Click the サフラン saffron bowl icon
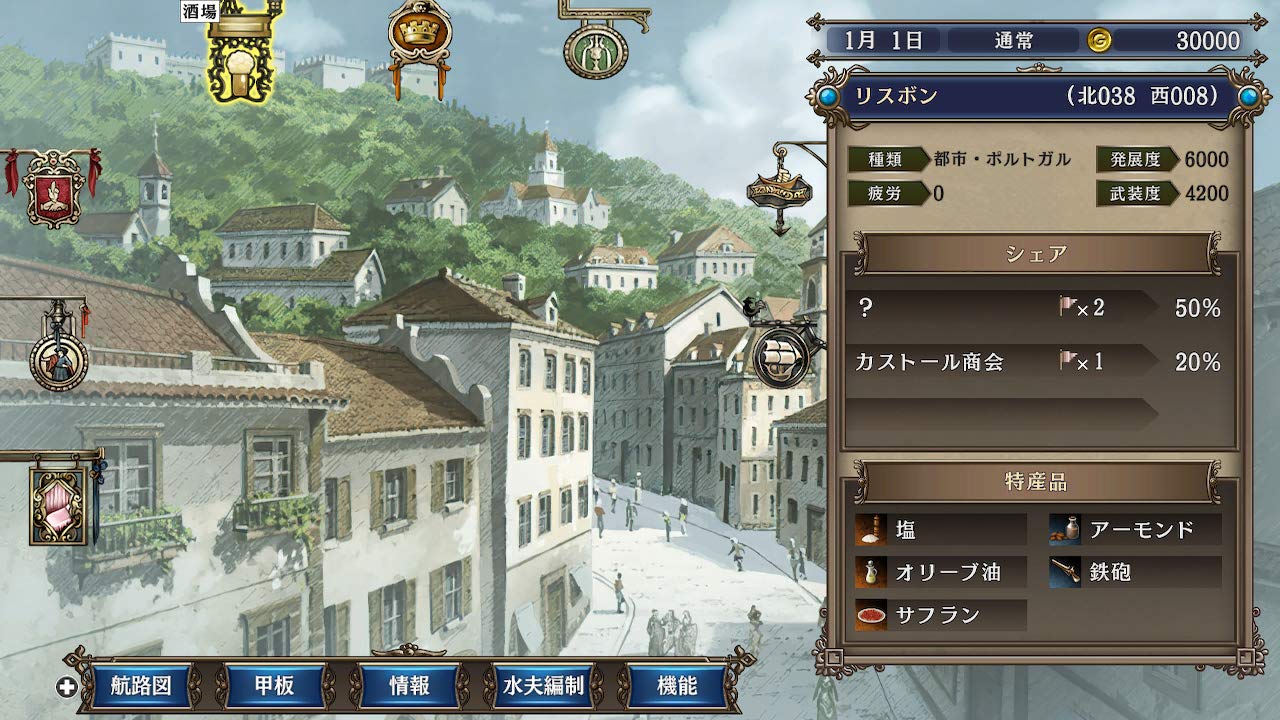The image size is (1280, 720). pos(872,616)
